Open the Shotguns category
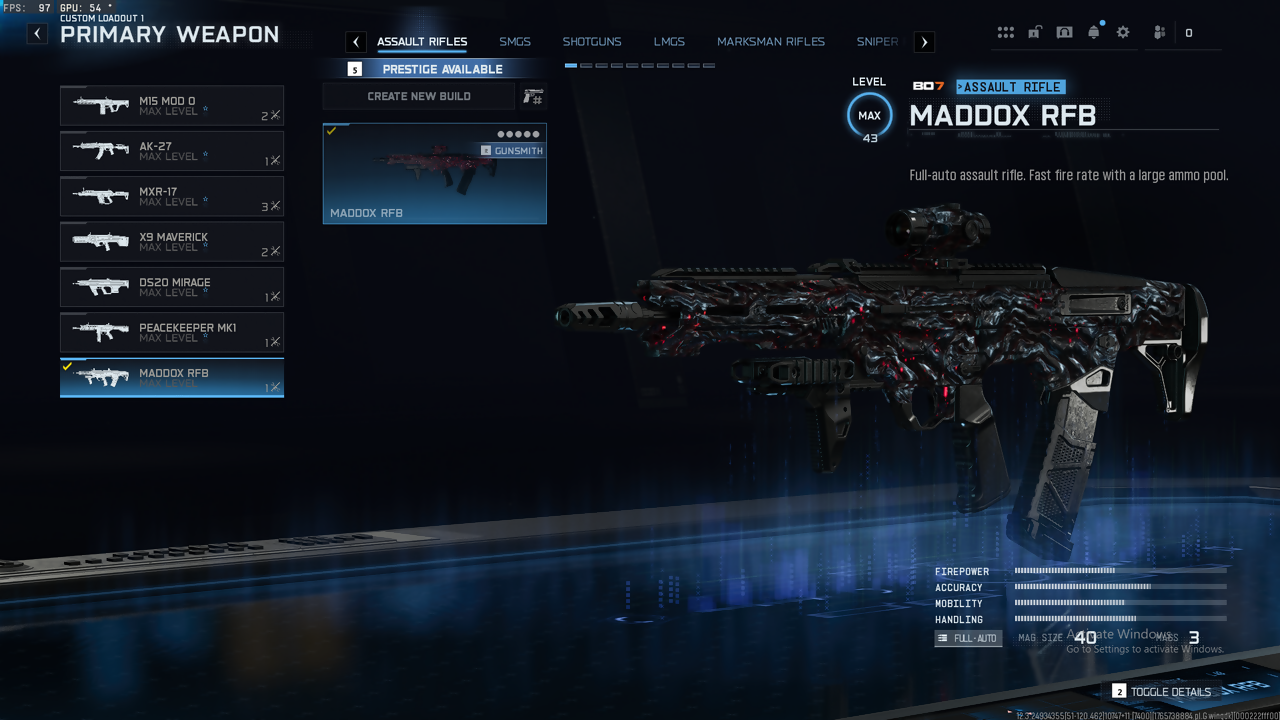 coord(591,42)
